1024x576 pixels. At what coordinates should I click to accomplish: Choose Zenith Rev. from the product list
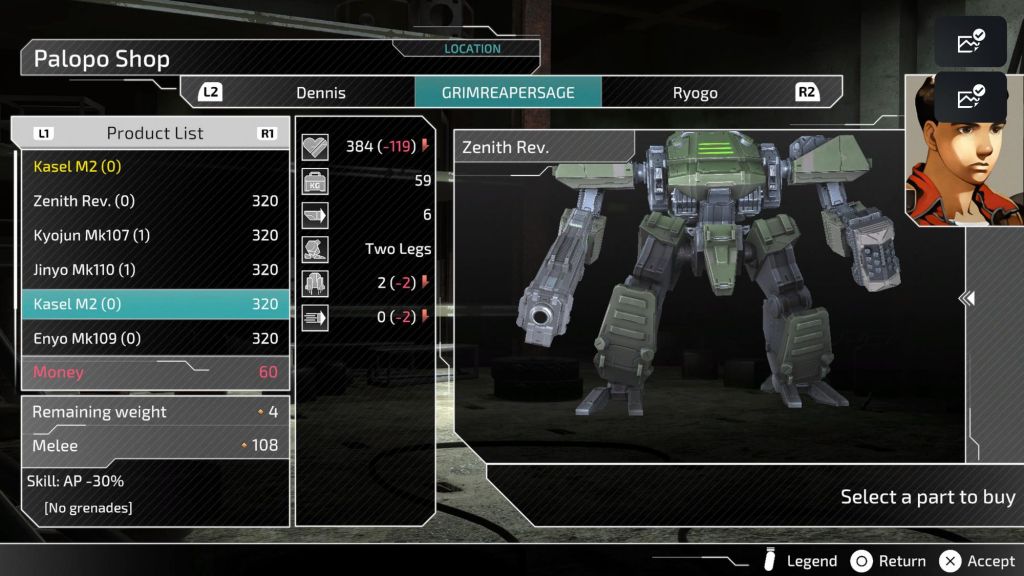click(155, 201)
